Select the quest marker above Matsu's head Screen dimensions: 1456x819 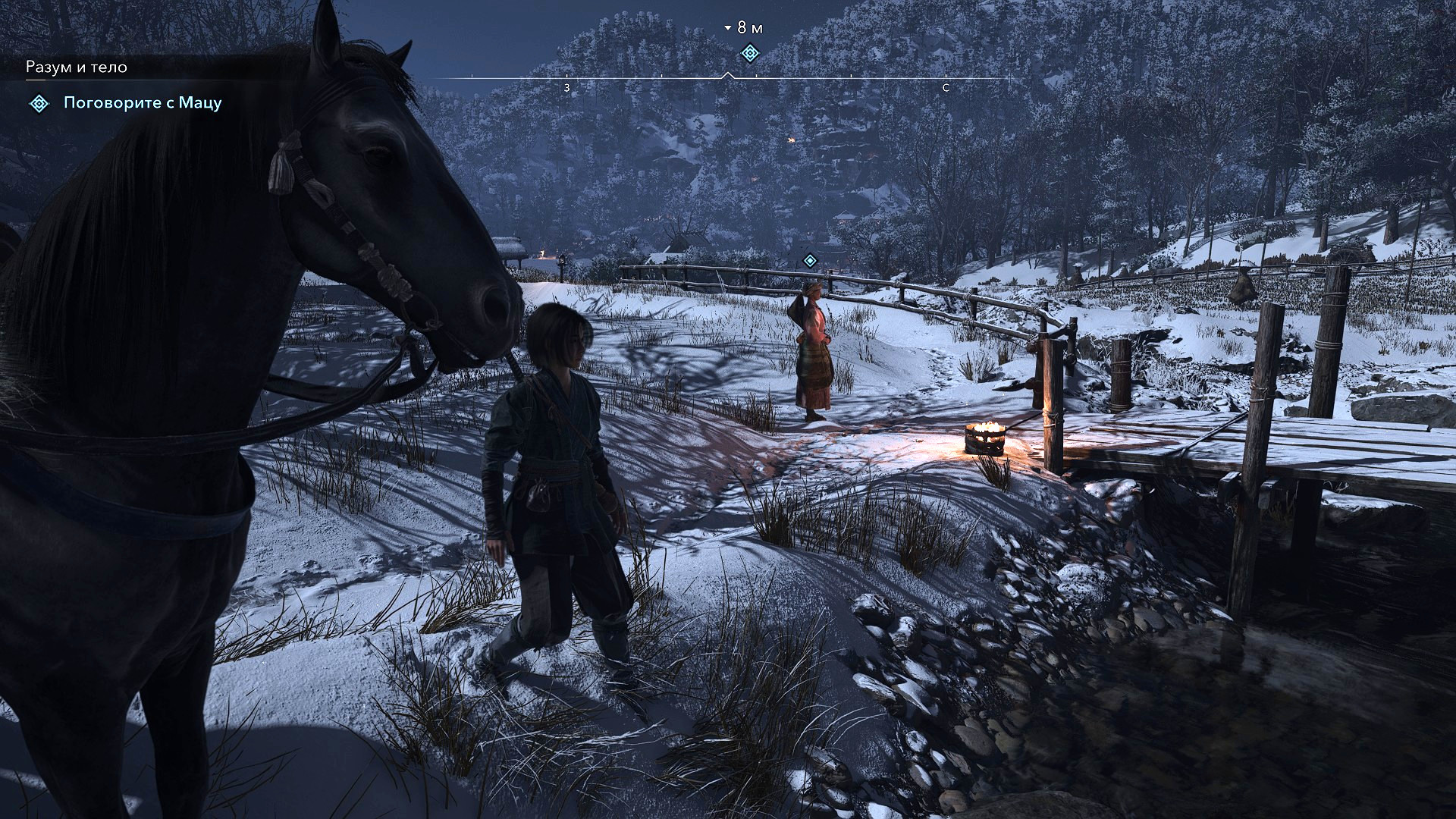click(x=810, y=261)
